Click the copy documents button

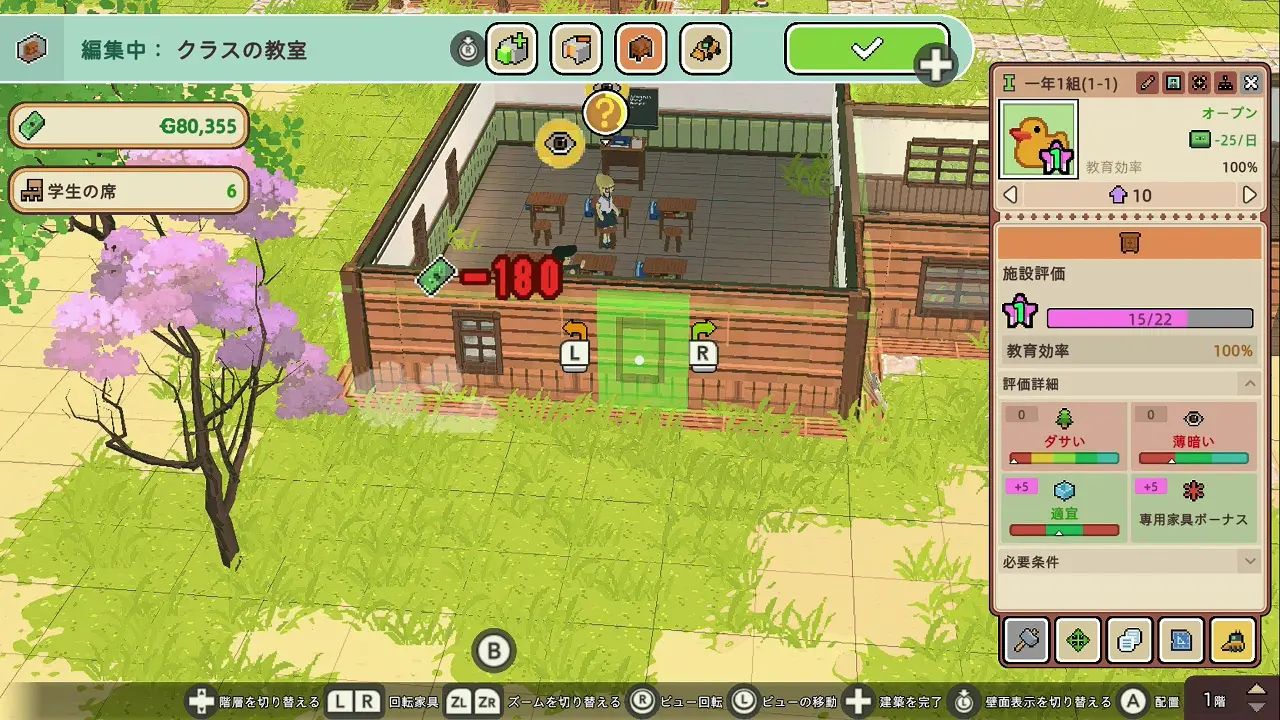(1130, 640)
